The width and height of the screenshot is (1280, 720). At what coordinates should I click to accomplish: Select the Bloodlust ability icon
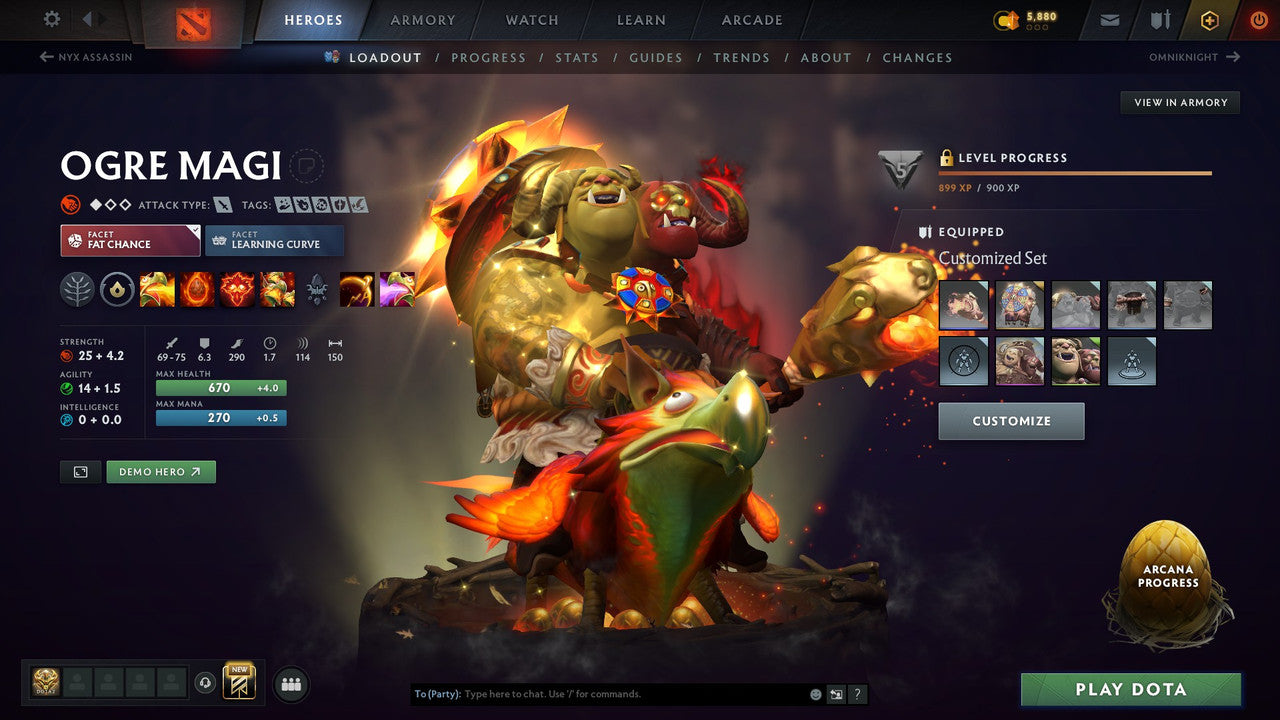(237, 289)
